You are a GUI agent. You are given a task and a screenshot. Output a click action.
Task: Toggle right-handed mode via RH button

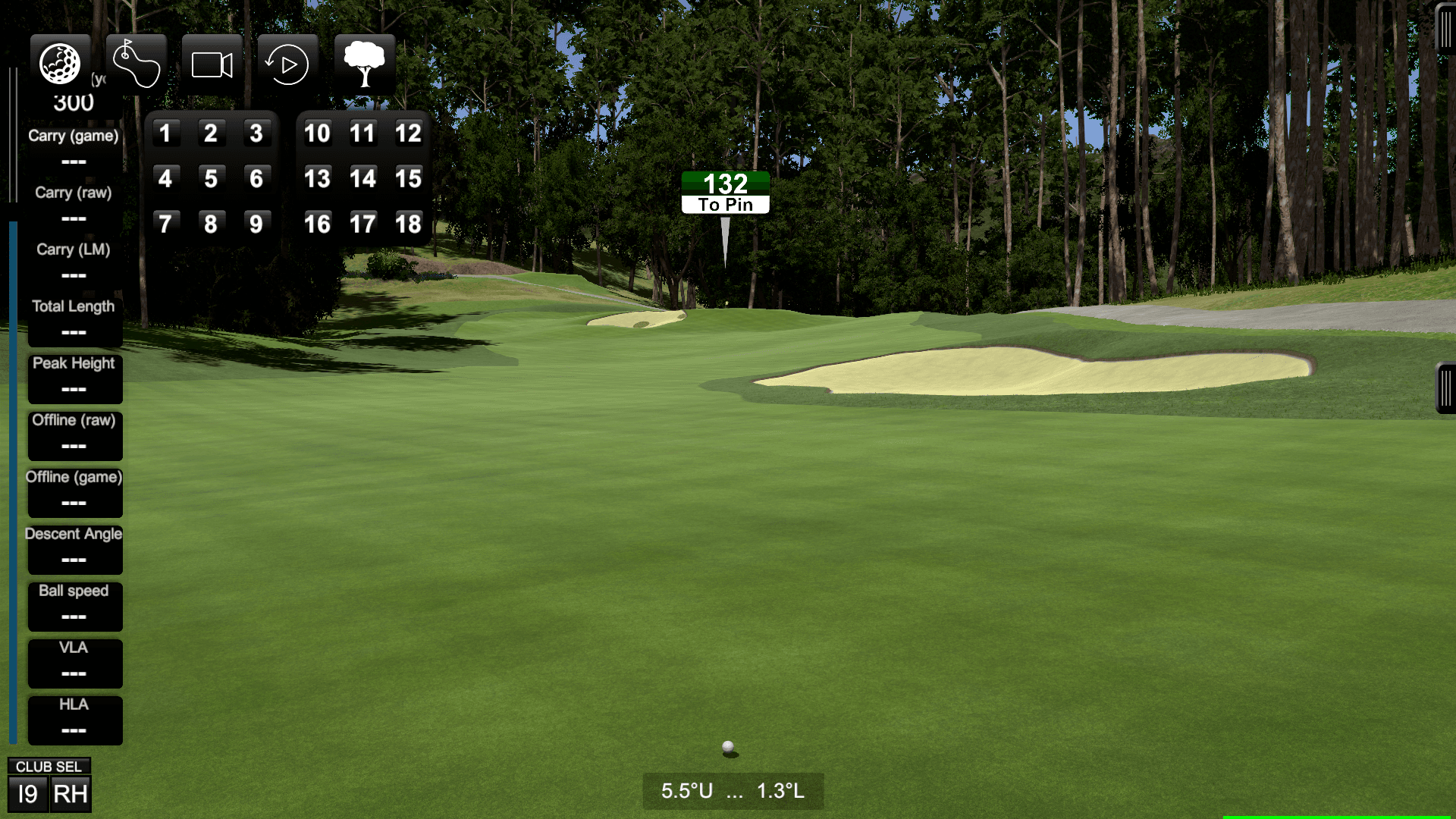click(x=71, y=794)
